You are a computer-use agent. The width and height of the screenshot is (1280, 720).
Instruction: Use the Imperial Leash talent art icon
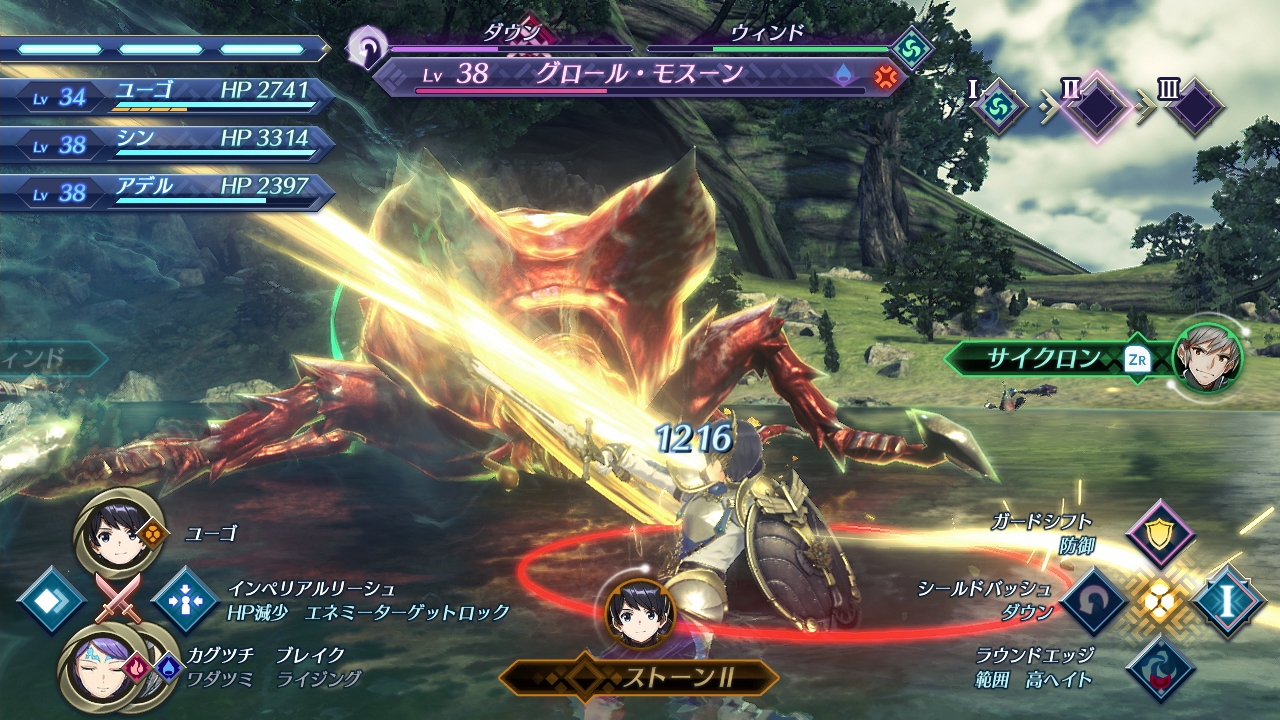coord(185,600)
